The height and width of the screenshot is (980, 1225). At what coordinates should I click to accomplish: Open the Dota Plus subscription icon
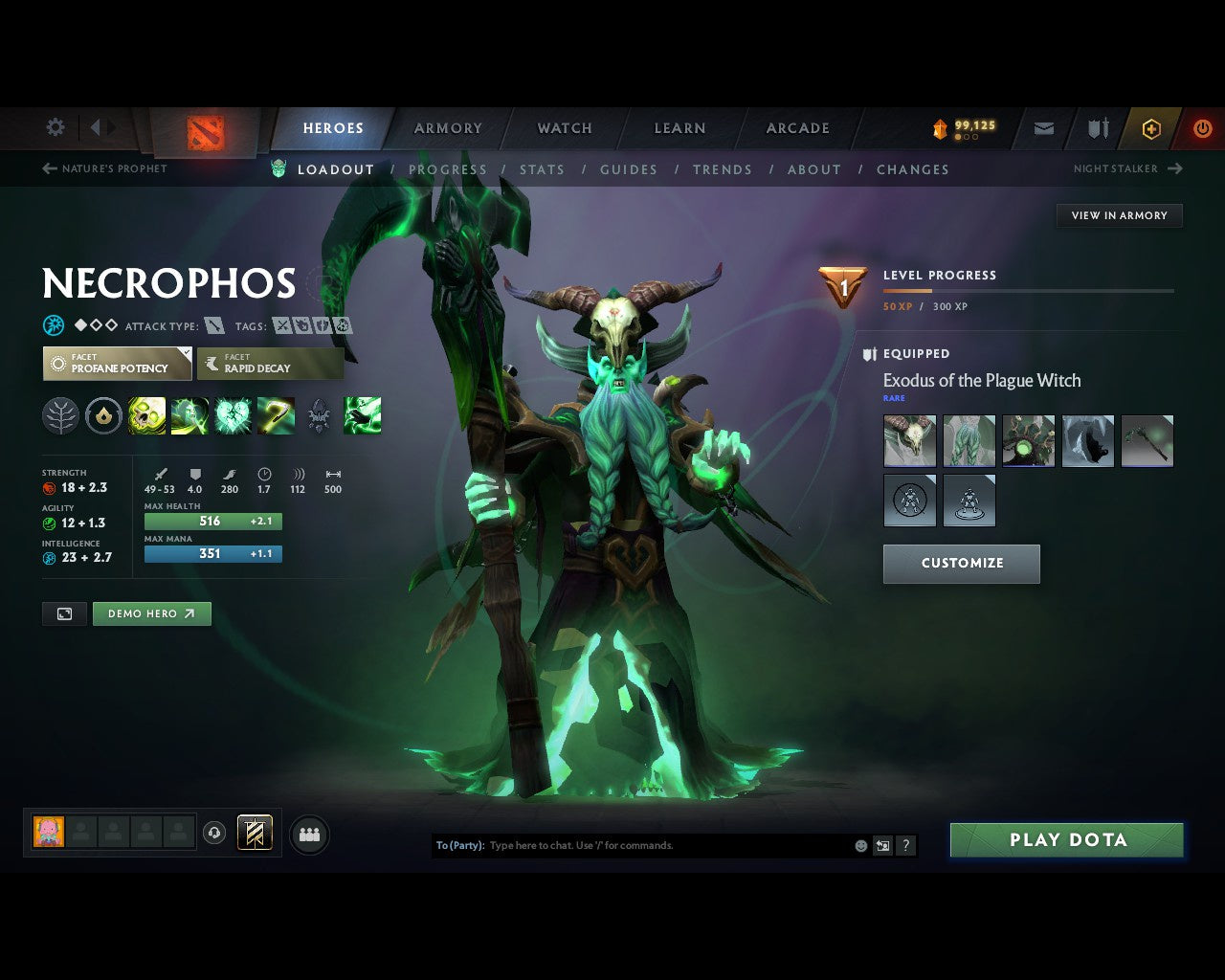(x=1151, y=127)
